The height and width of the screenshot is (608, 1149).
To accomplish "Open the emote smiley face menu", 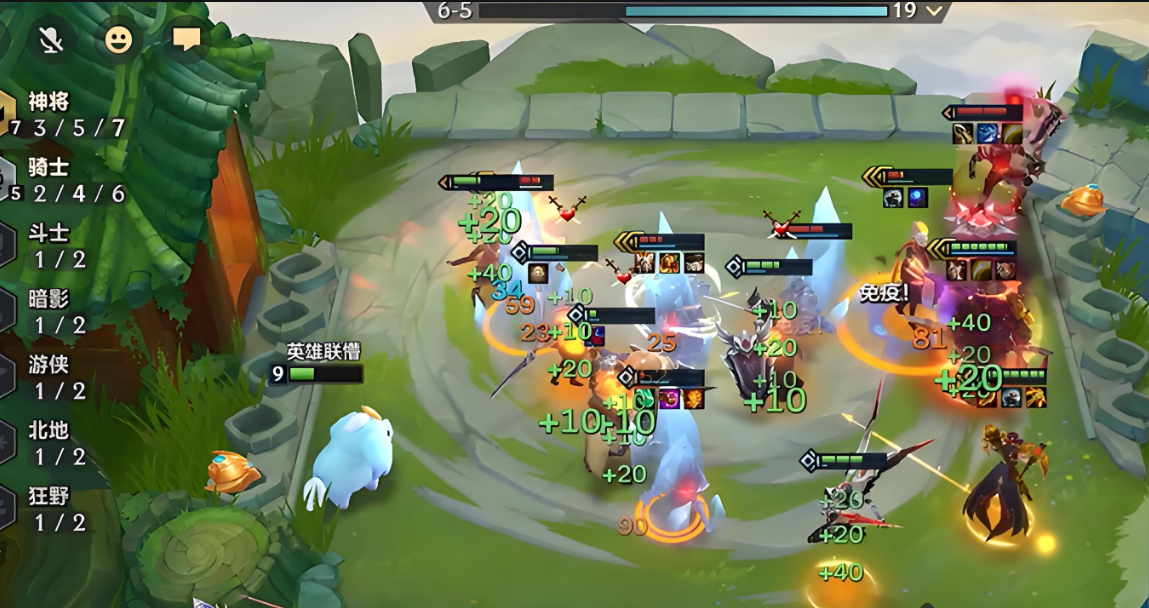I will [118, 40].
